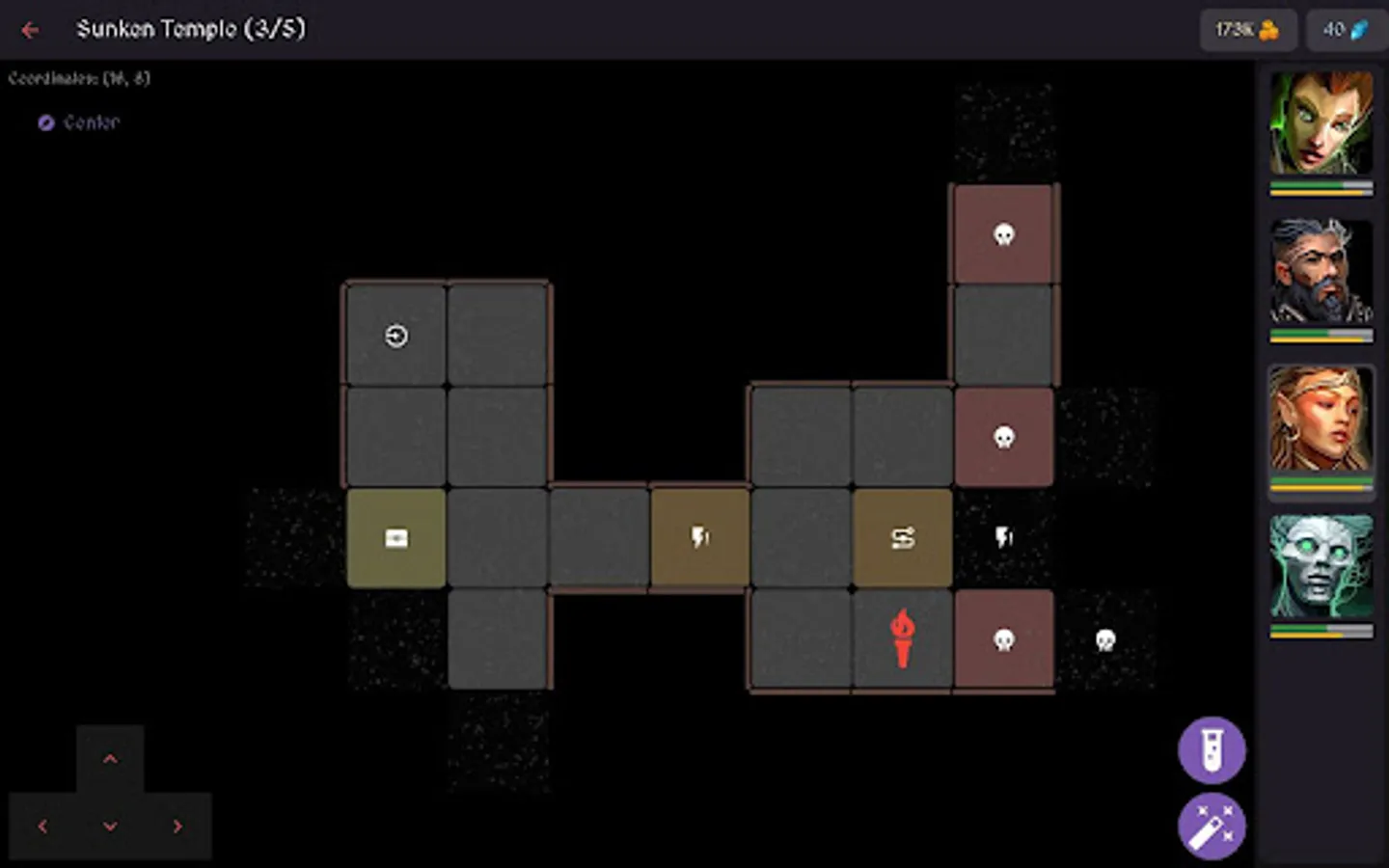Click the entrance portal icon on the starting tile
The height and width of the screenshot is (868, 1389).
[395, 336]
